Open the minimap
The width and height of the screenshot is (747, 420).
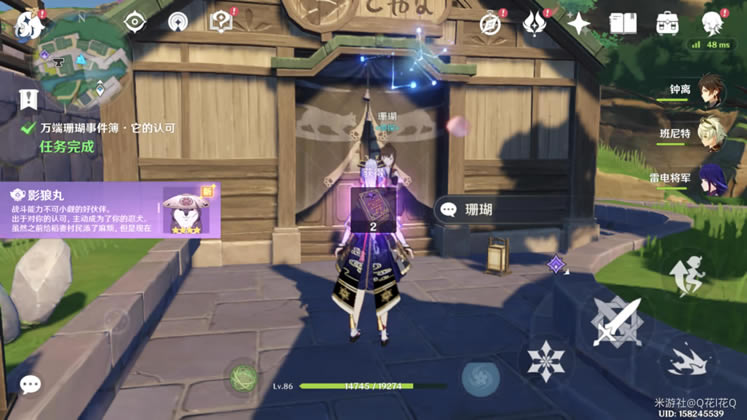pos(72,50)
